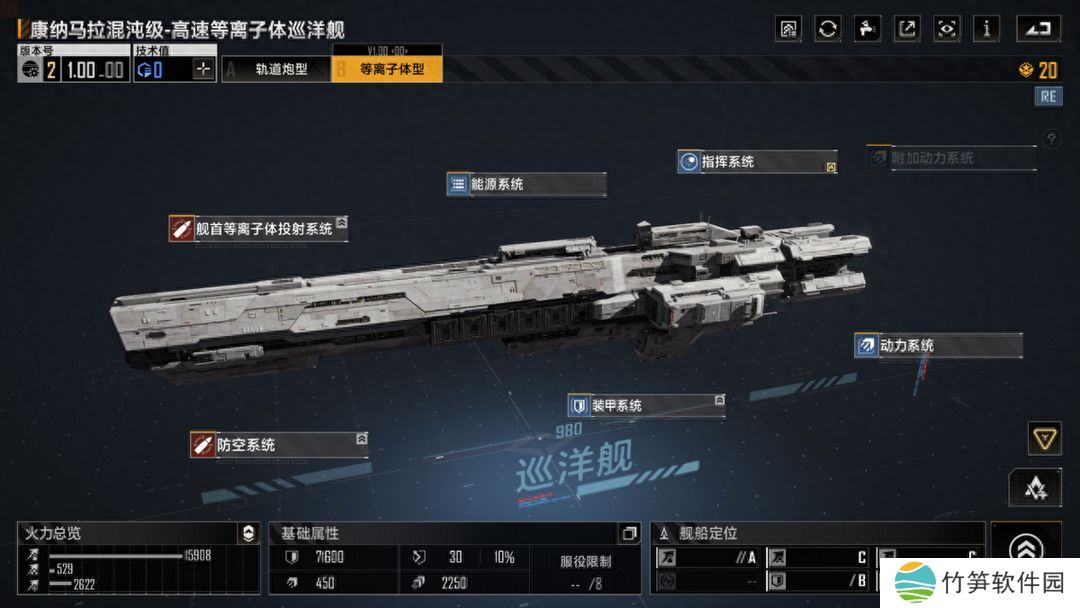Click the back arrow button
The height and width of the screenshot is (608, 1080).
[1038, 29]
